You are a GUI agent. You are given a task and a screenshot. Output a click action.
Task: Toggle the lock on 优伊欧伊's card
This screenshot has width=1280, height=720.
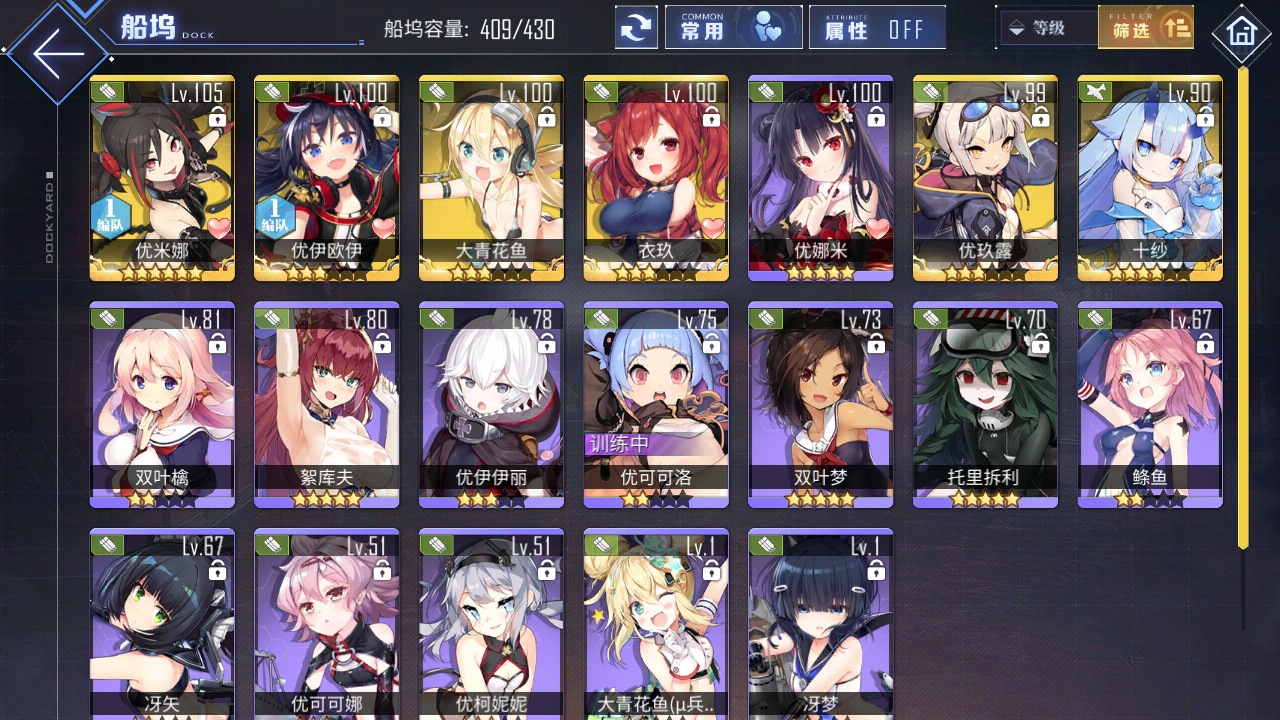tap(382, 115)
